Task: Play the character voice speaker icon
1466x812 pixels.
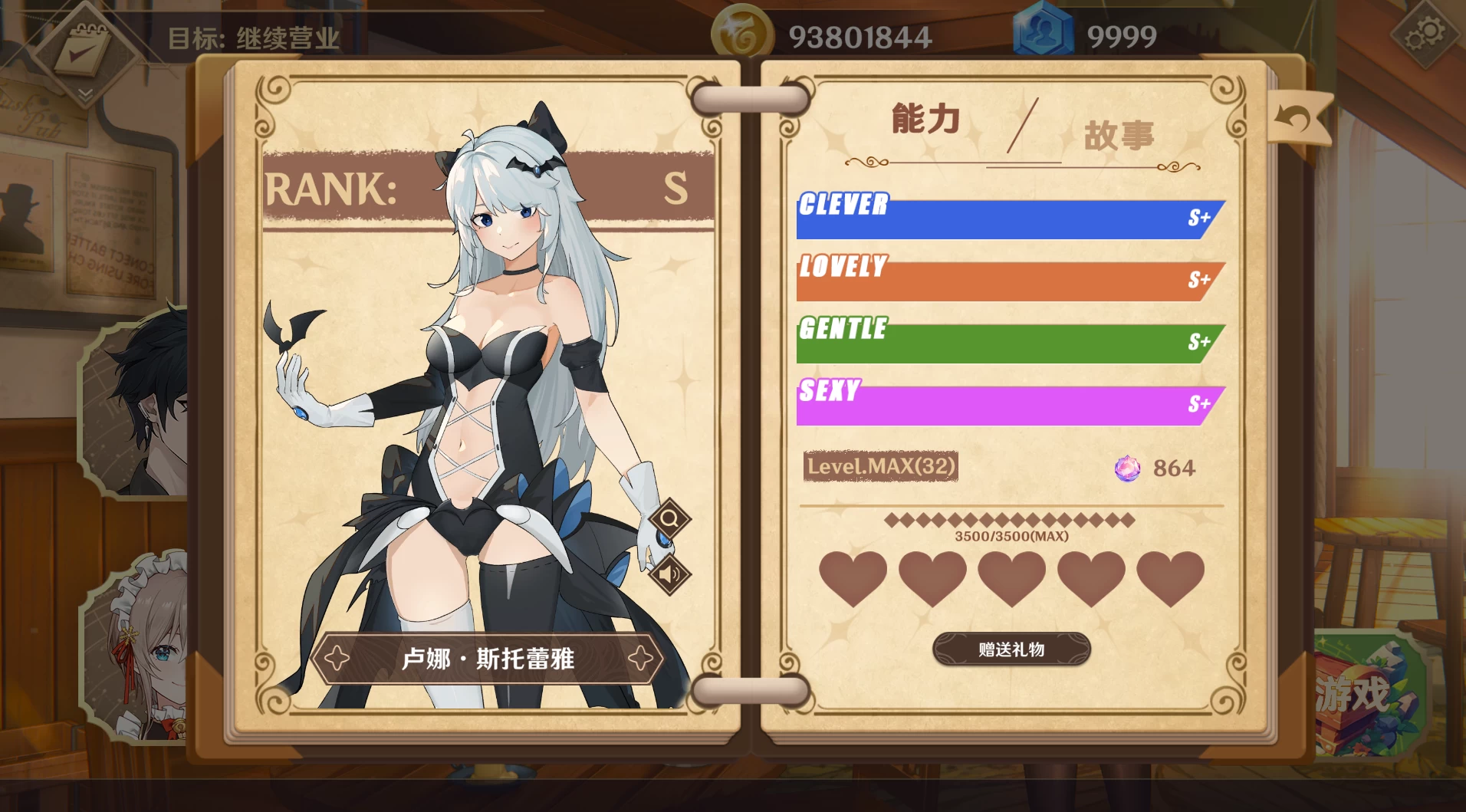Action: [x=669, y=574]
